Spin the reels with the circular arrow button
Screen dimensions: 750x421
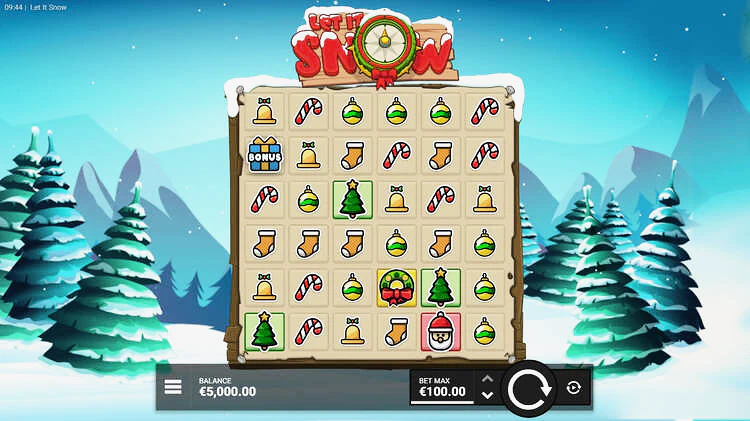point(527,388)
